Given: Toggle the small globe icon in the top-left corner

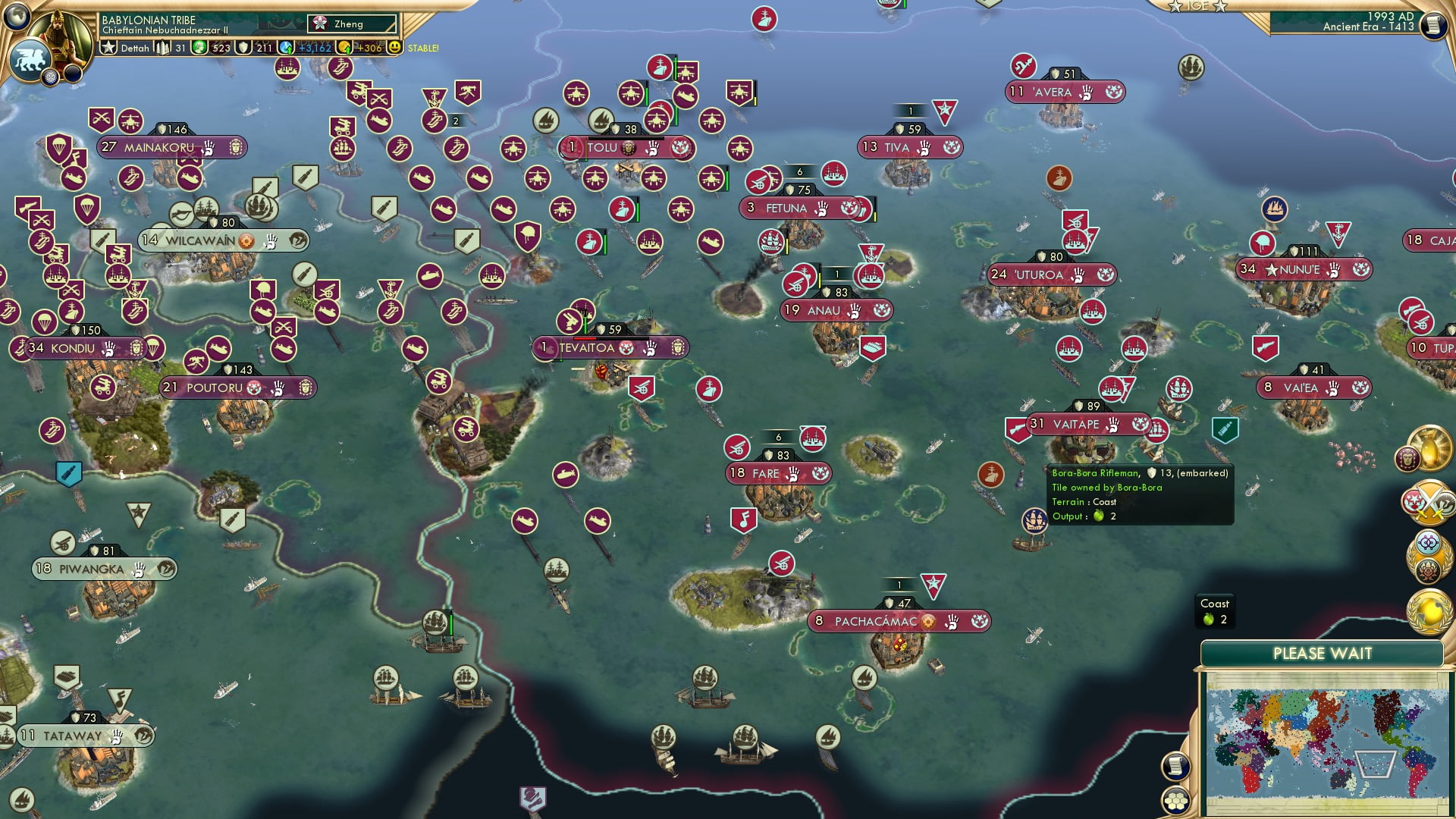Looking at the screenshot, I should 17,17.
